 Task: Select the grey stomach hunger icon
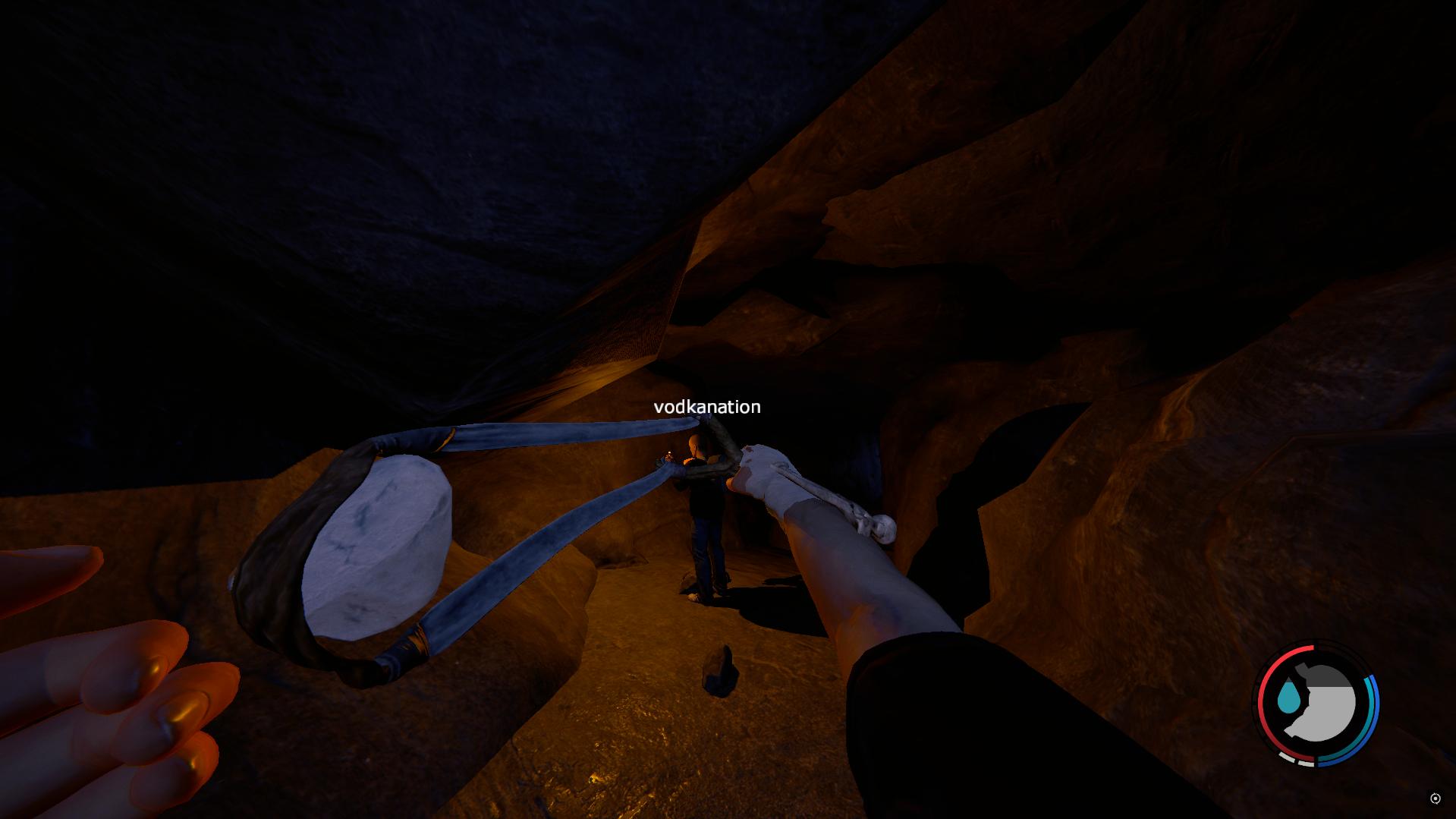(x=1323, y=704)
